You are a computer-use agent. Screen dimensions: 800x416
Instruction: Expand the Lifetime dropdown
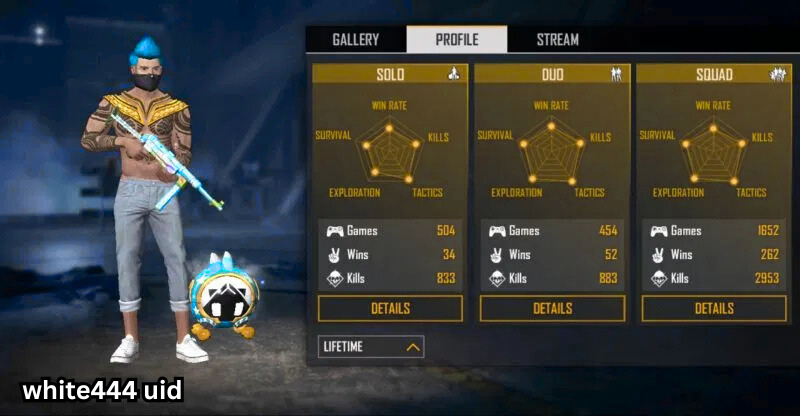(x=371, y=347)
